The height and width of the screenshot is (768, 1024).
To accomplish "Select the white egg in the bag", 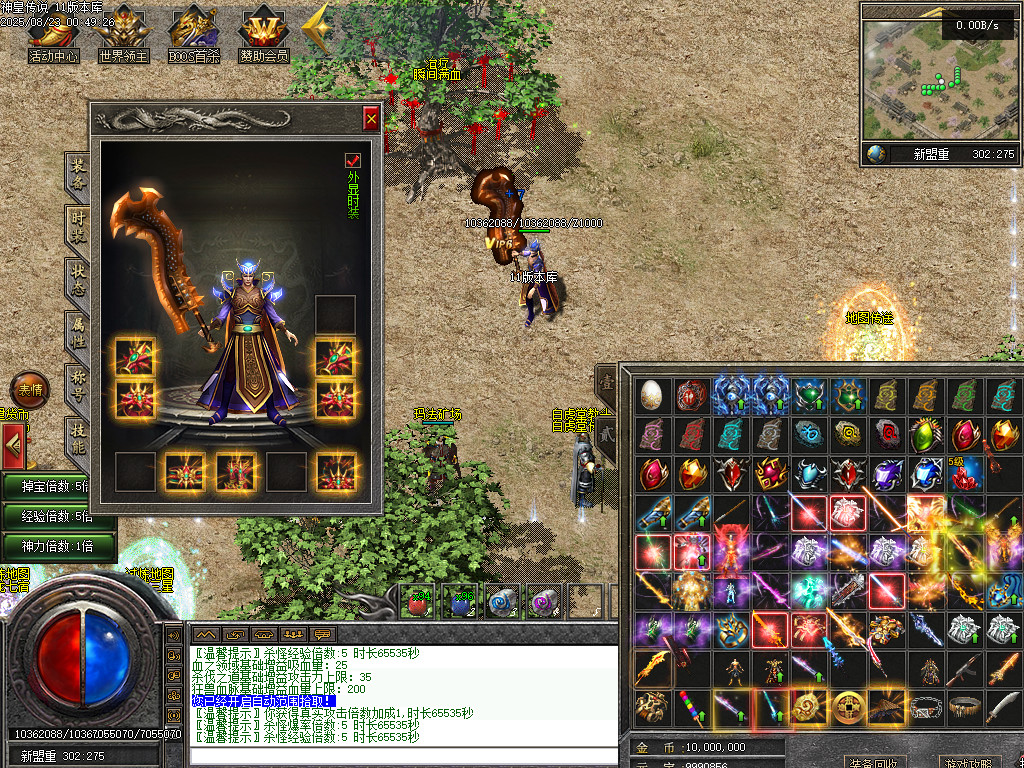I will click(652, 395).
